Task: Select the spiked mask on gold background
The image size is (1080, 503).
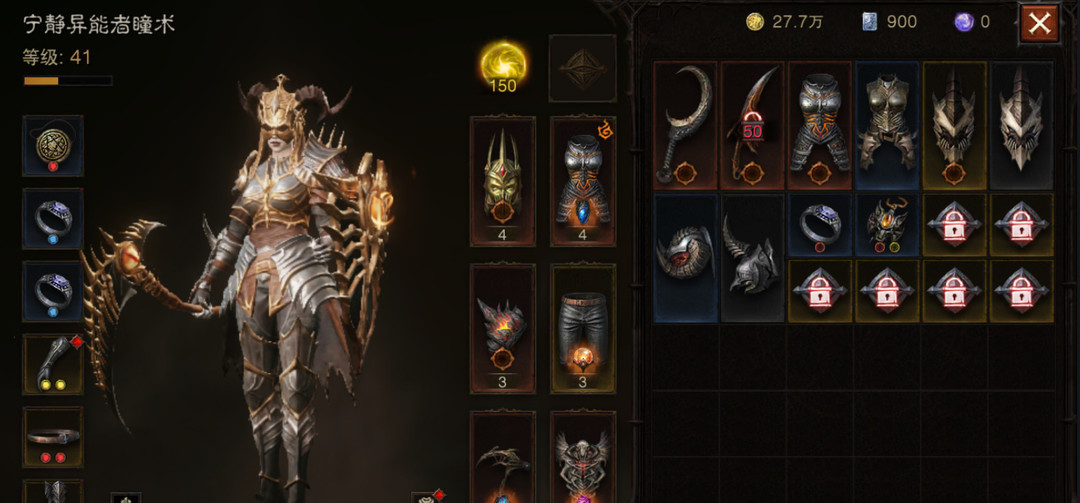Action: 954,125
